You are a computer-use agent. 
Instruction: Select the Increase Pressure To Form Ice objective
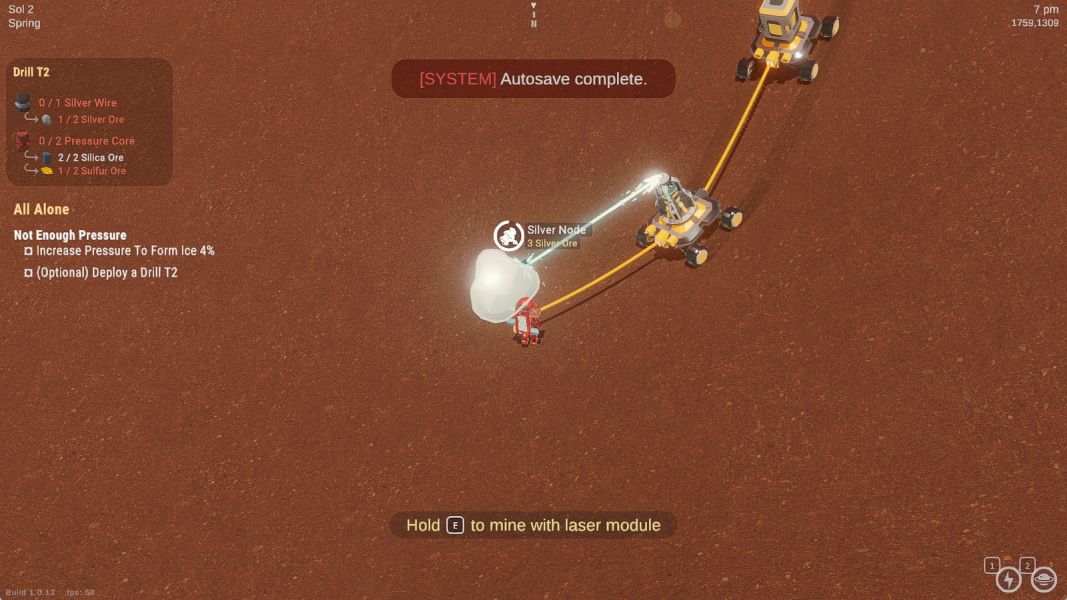(125, 251)
